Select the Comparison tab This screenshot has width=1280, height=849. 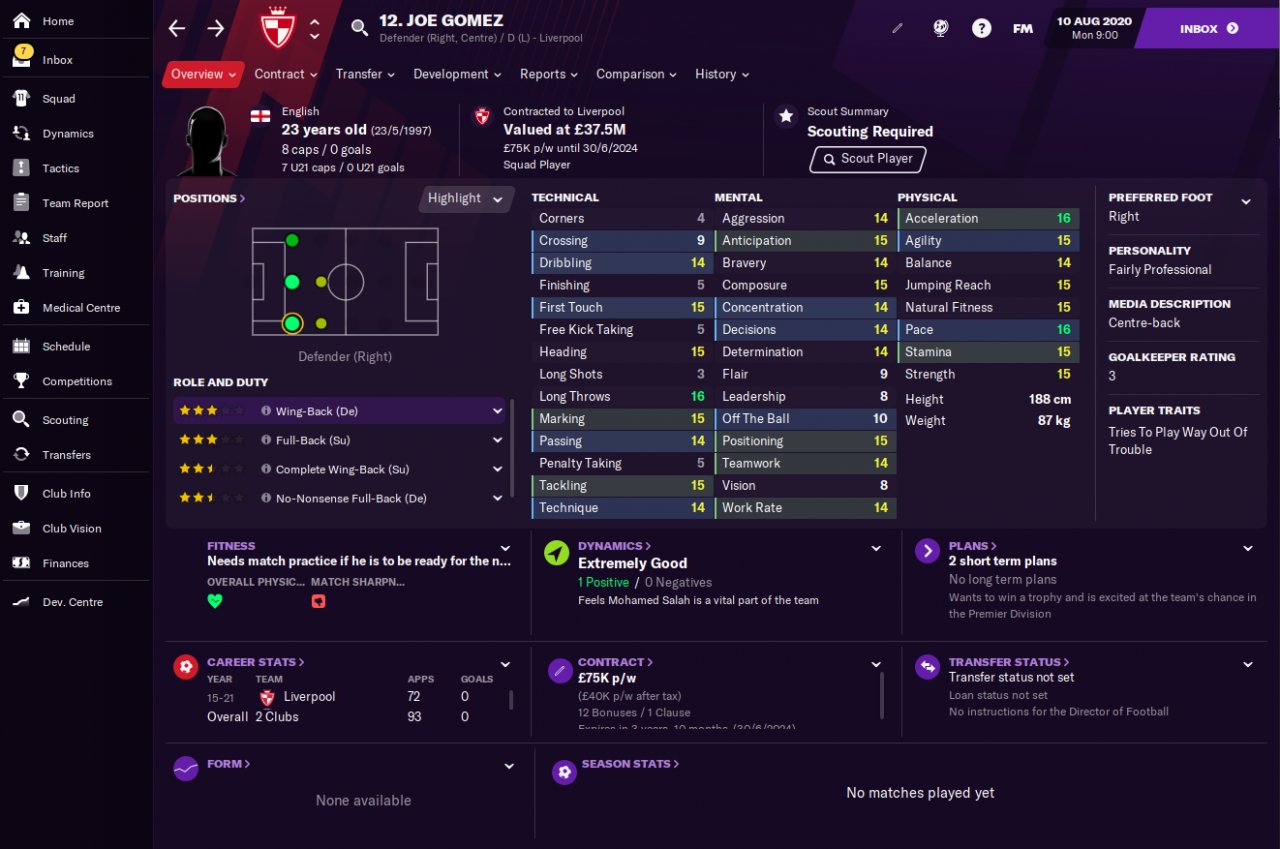[636, 74]
